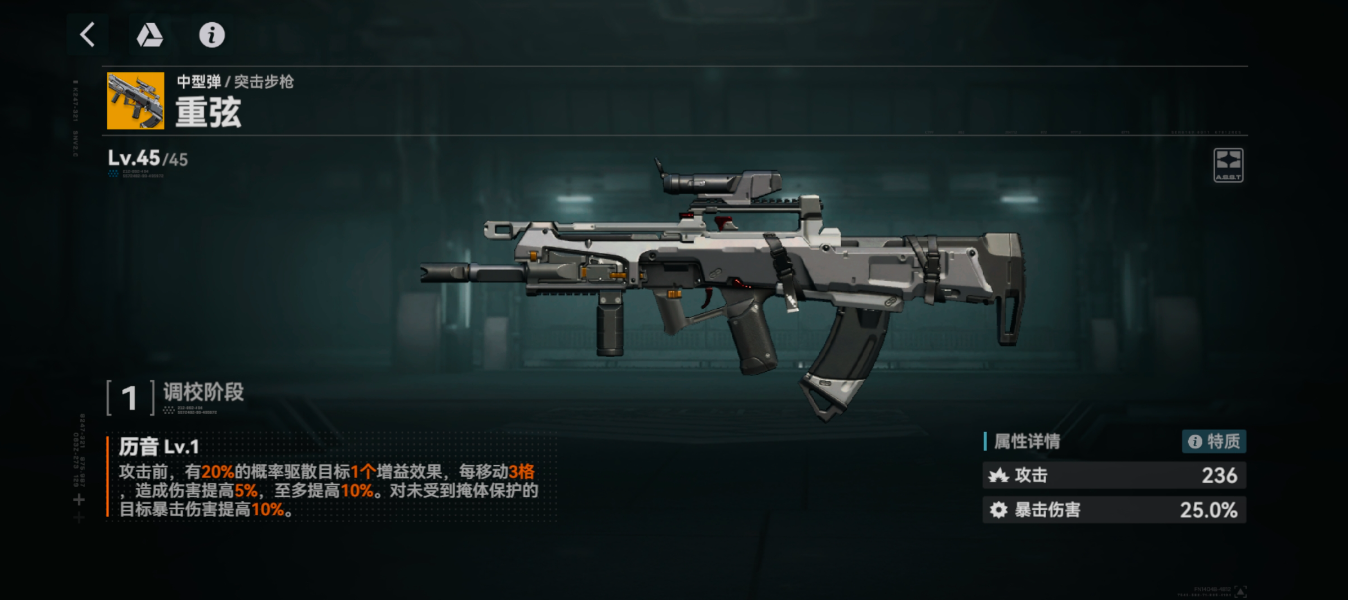The image size is (1348, 600).
Task: Toggle the weapon view icon at right edge
Action: [x=1228, y=164]
